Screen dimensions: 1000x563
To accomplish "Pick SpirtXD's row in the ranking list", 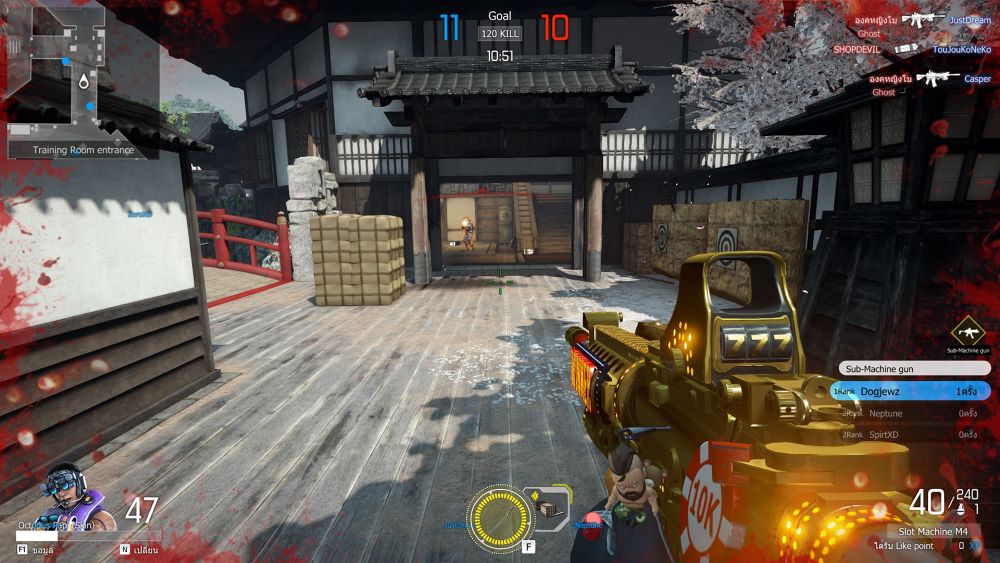I will 910,435.
